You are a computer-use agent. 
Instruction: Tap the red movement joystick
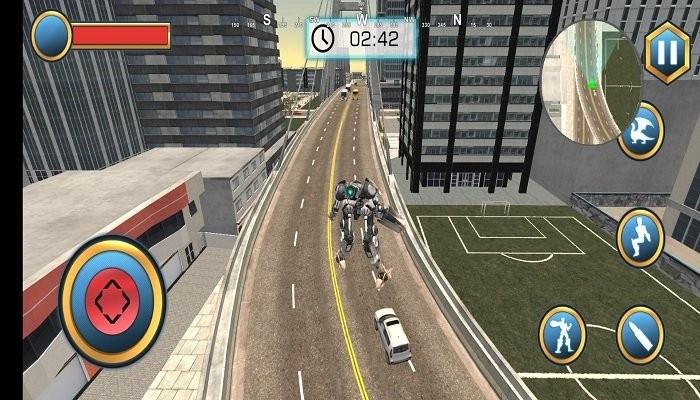[x=112, y=300]
